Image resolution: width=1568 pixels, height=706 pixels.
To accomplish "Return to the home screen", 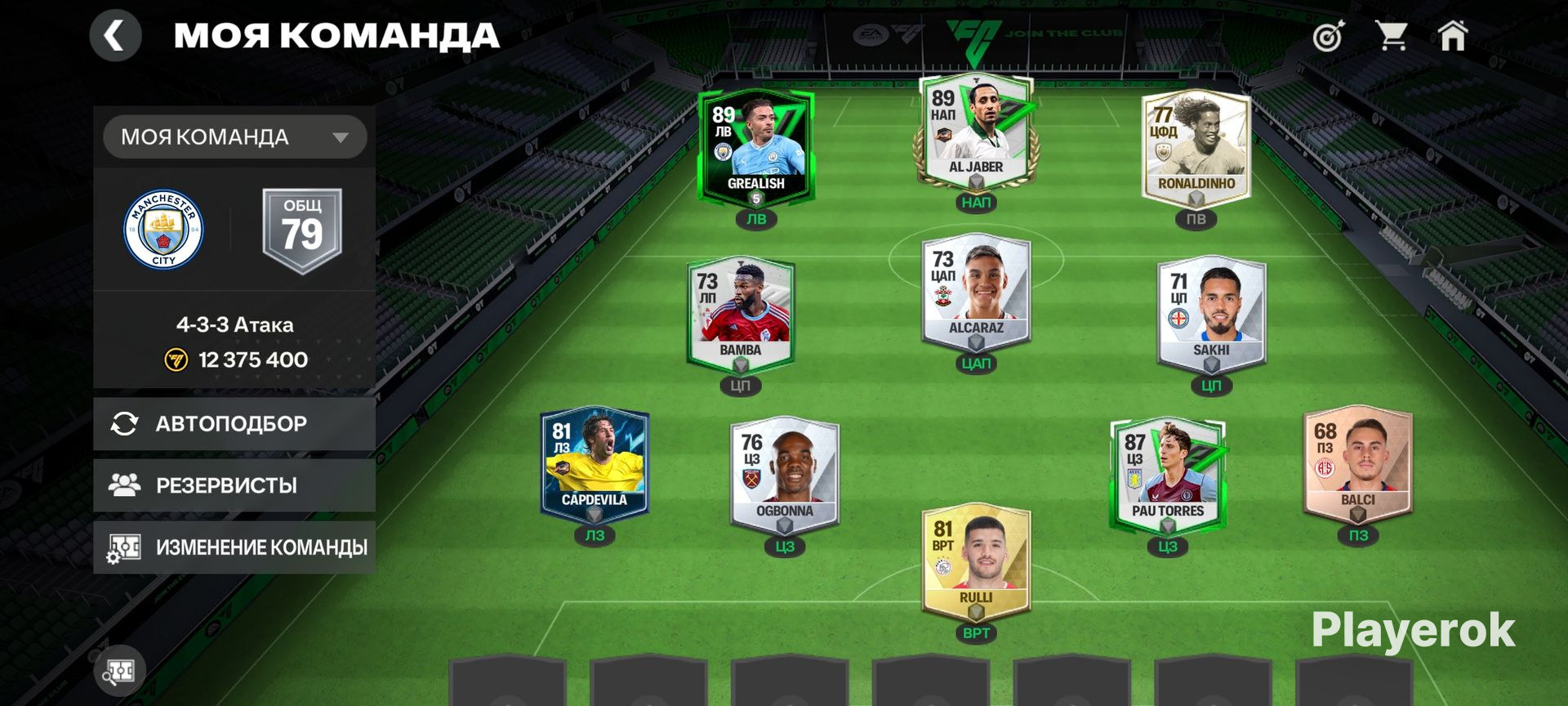I will click(x=1453, y=36).
